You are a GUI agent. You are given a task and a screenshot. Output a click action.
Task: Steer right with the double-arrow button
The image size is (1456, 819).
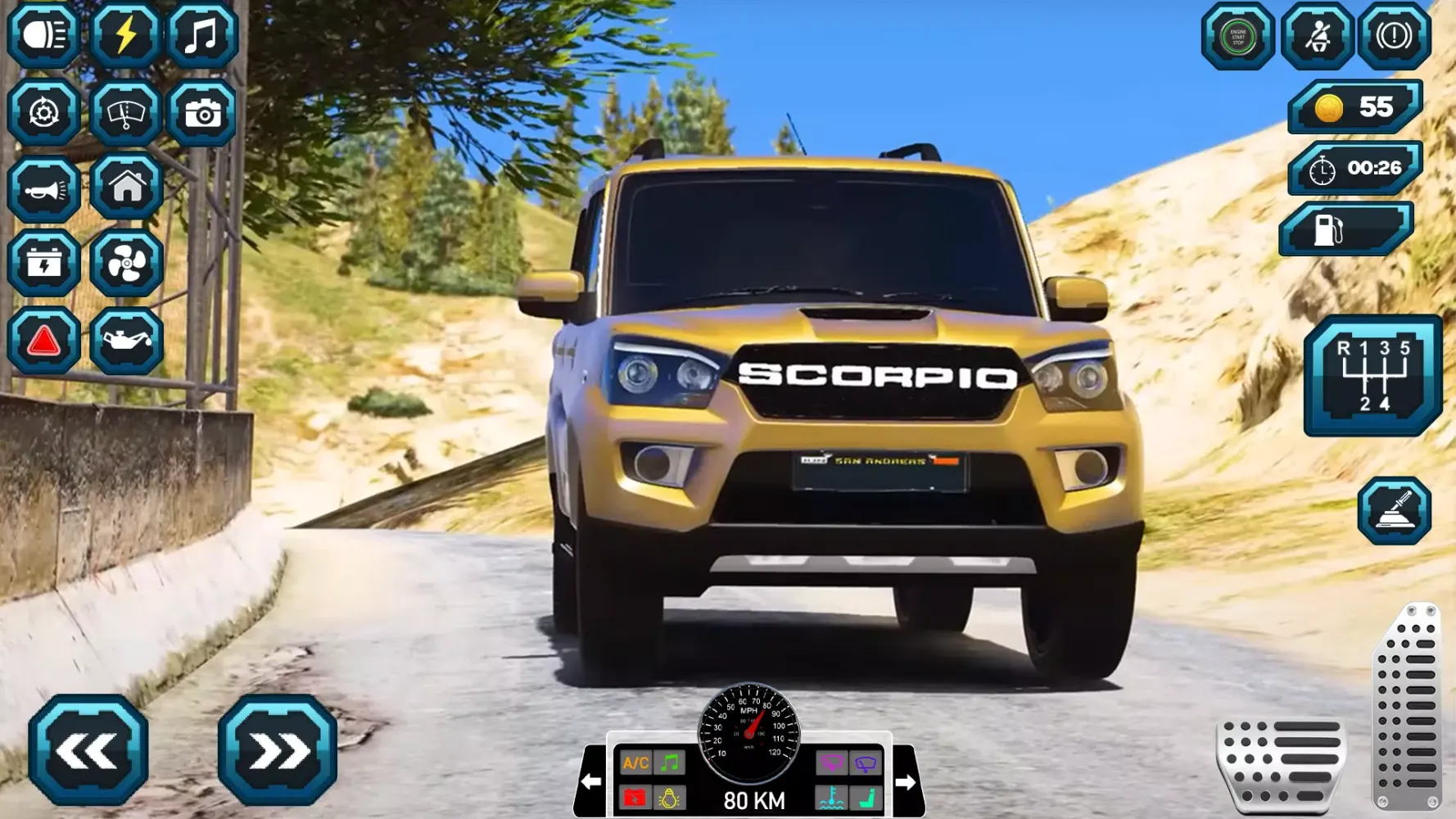coord(278,750)
